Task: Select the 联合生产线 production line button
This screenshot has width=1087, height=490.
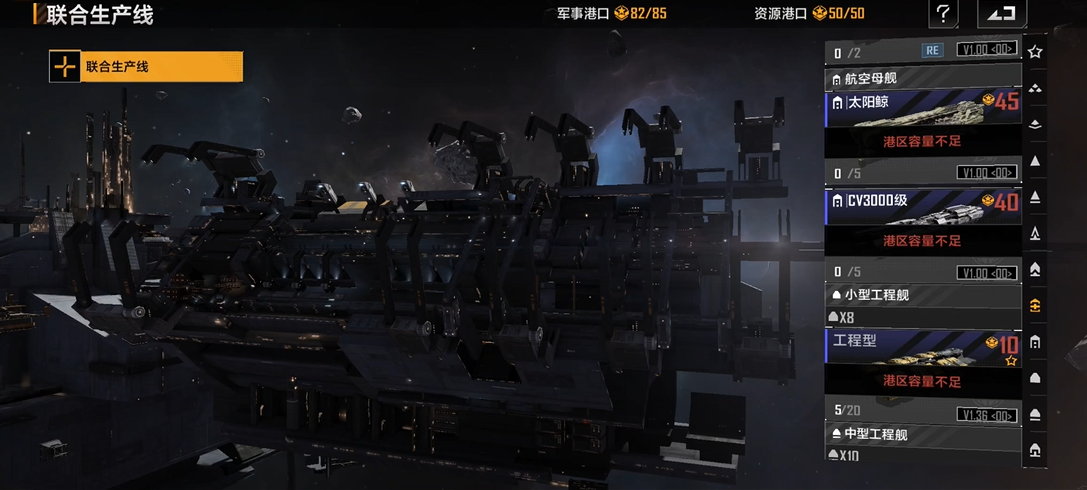Action: click(x=146, y=67)
